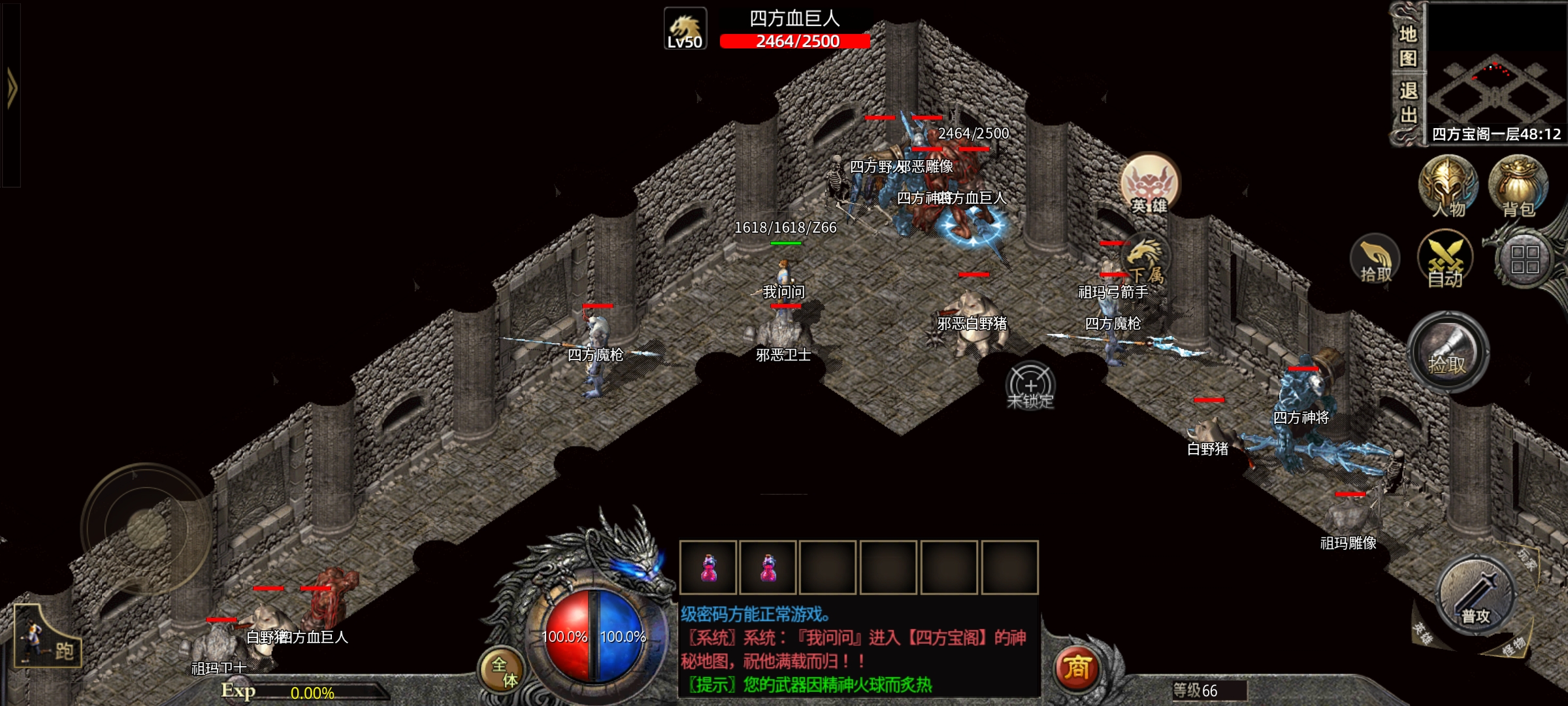Open the 地图 map button
The height and width of the screenshot is (706, 1568).
[1407, 46]
